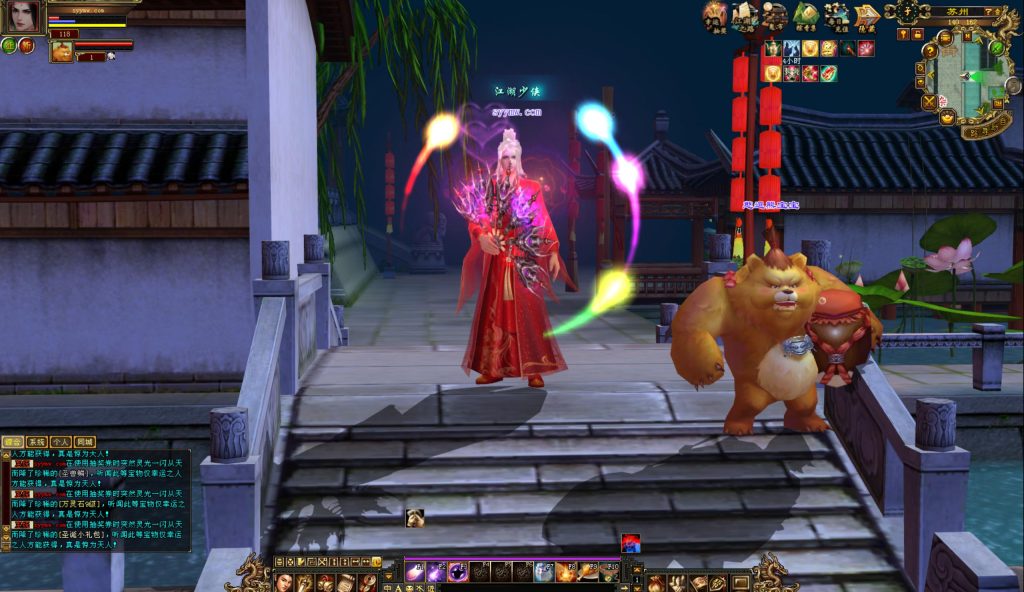Activate the purple orb skill on hotbar

coord(458,572)
